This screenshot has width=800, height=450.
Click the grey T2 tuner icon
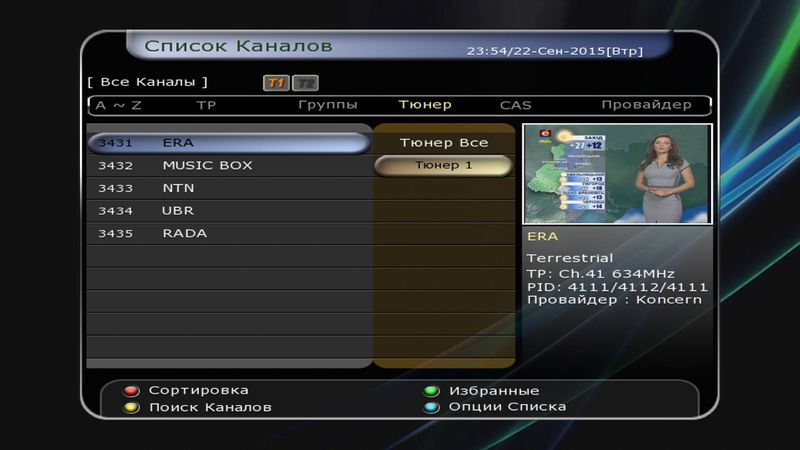[305, 83]
